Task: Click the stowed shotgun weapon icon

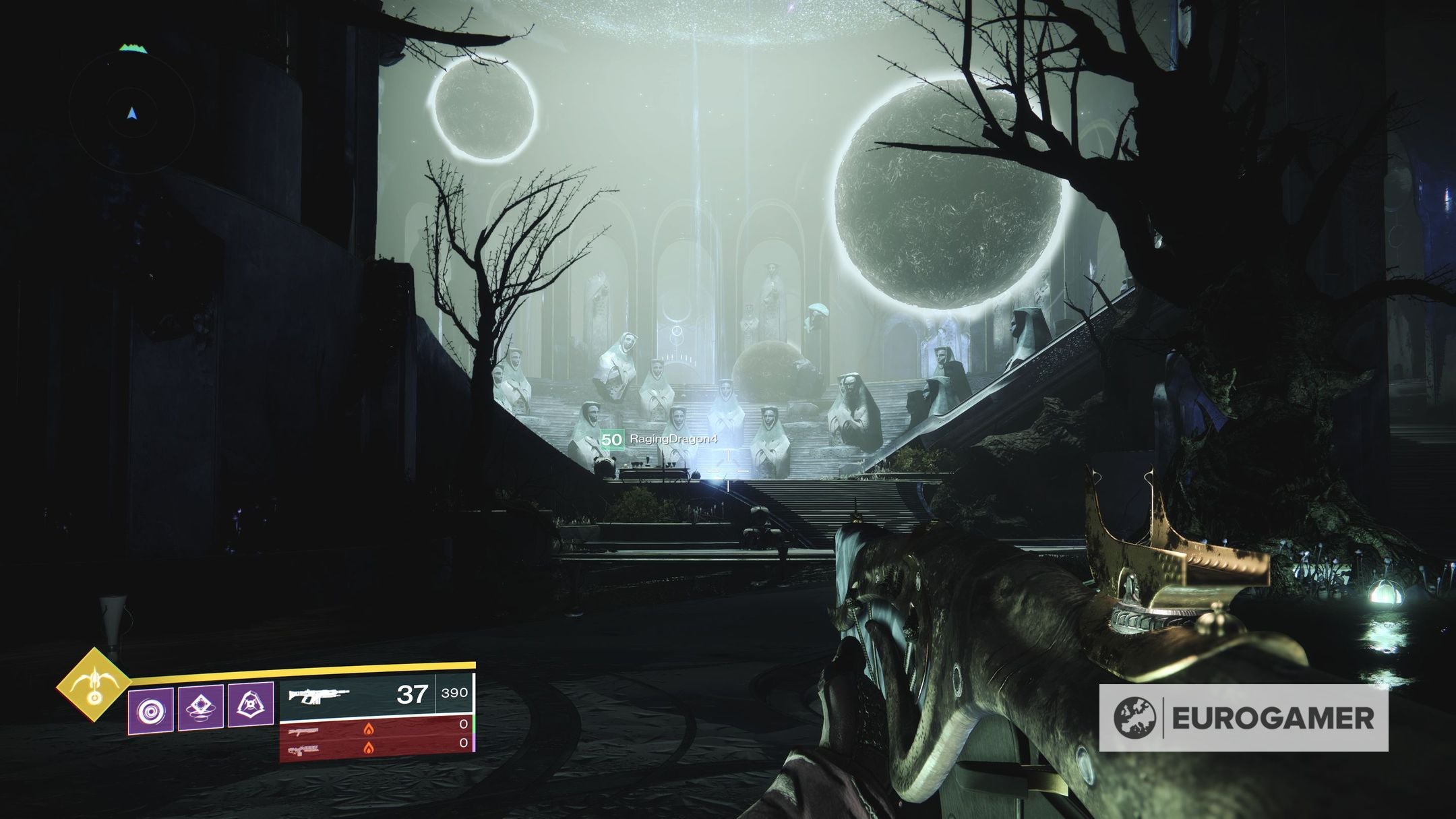Action: 302,732
